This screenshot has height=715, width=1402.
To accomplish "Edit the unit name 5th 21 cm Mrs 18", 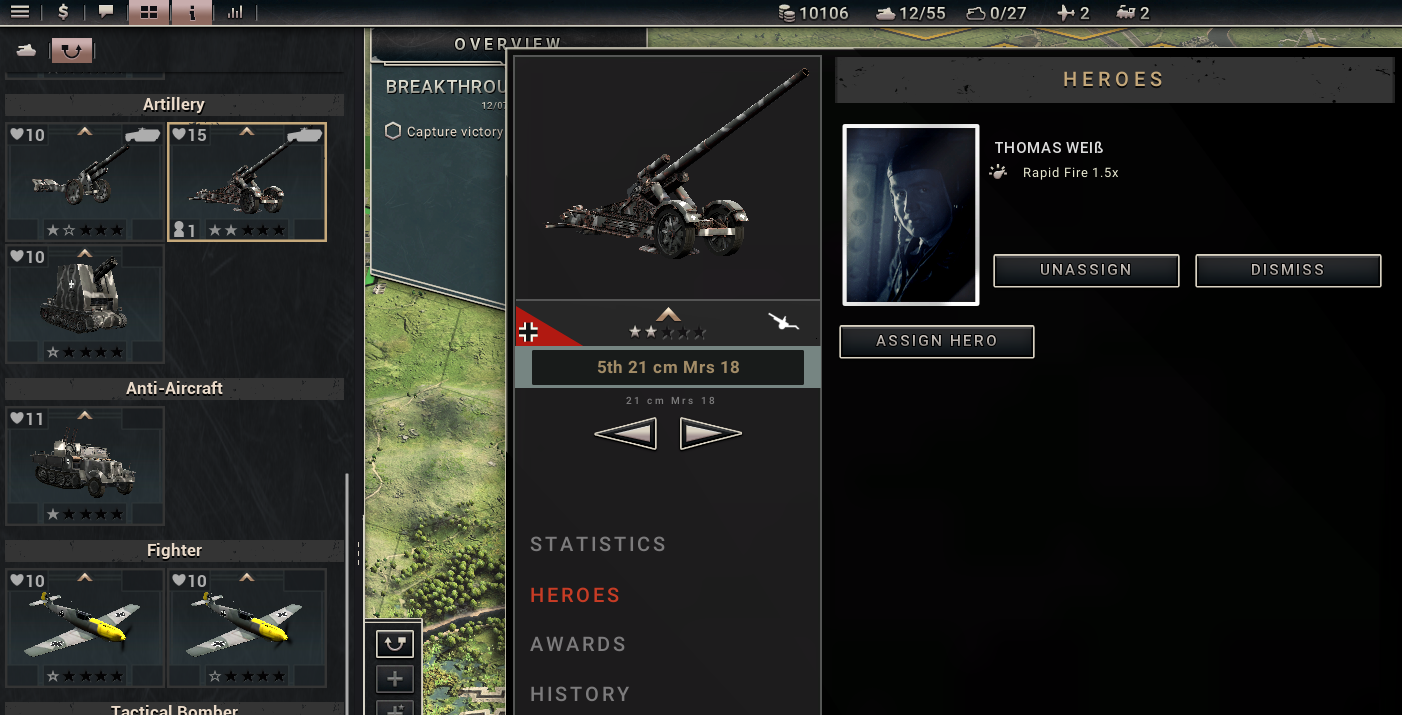I will pos(668,367).
